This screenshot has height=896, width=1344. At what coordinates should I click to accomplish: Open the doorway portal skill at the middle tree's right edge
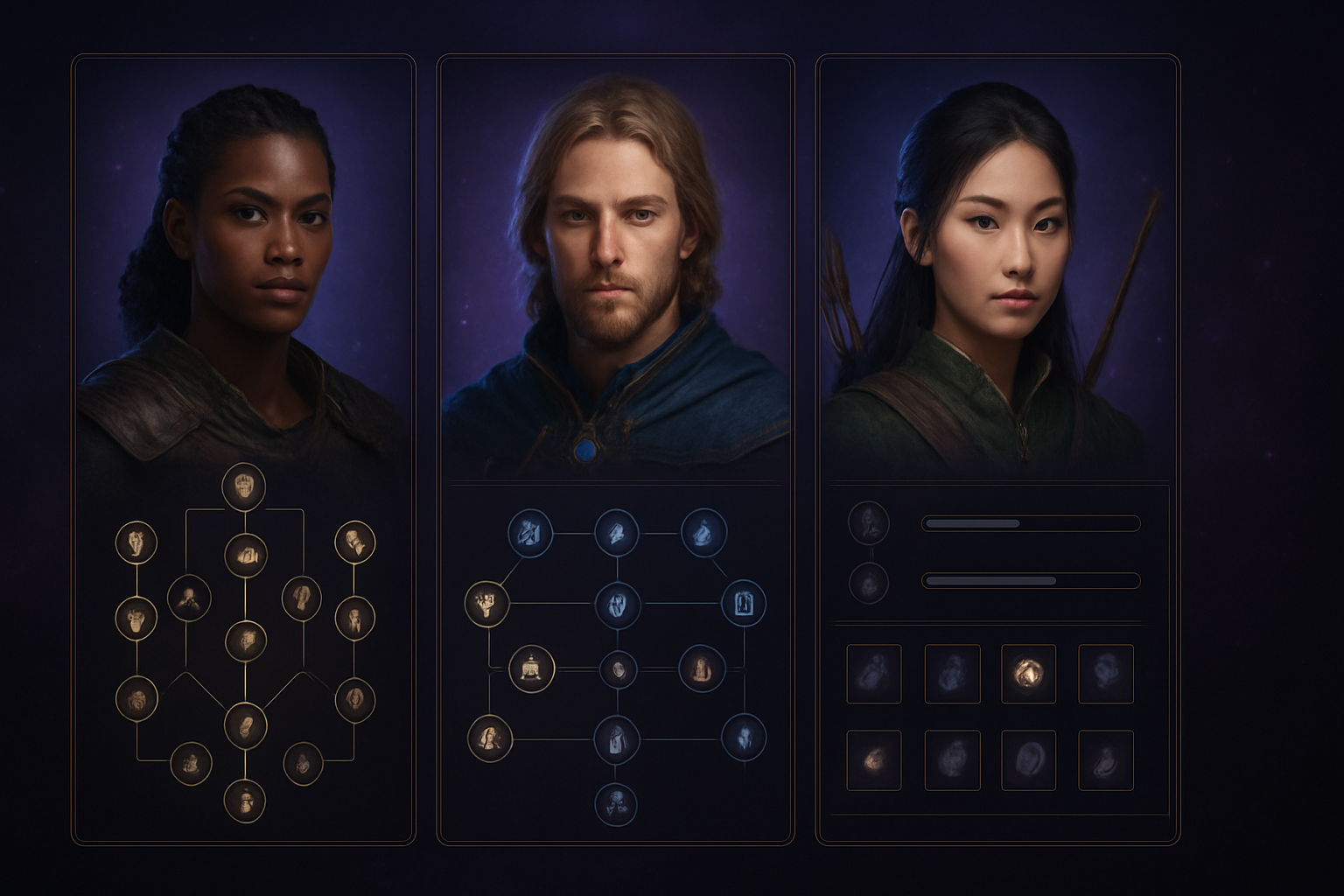click(x=744, y=604)
